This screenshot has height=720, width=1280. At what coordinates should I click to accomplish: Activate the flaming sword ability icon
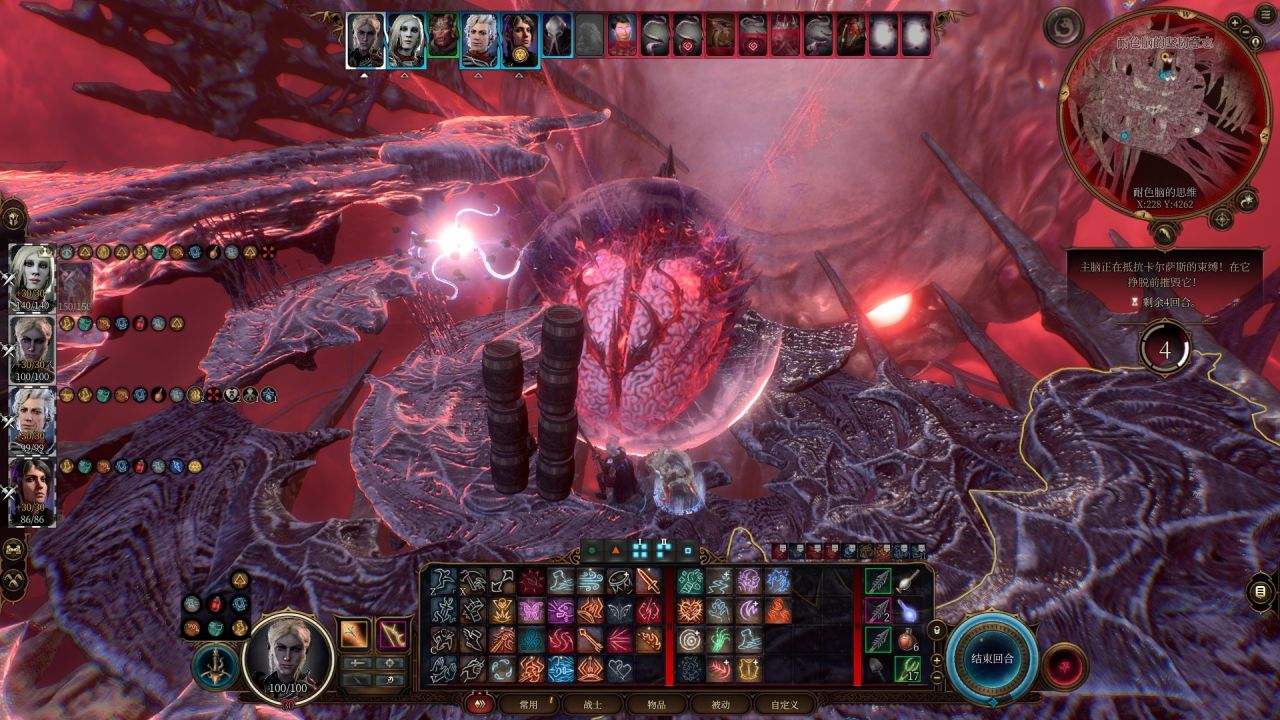click(x=647, y=582)
